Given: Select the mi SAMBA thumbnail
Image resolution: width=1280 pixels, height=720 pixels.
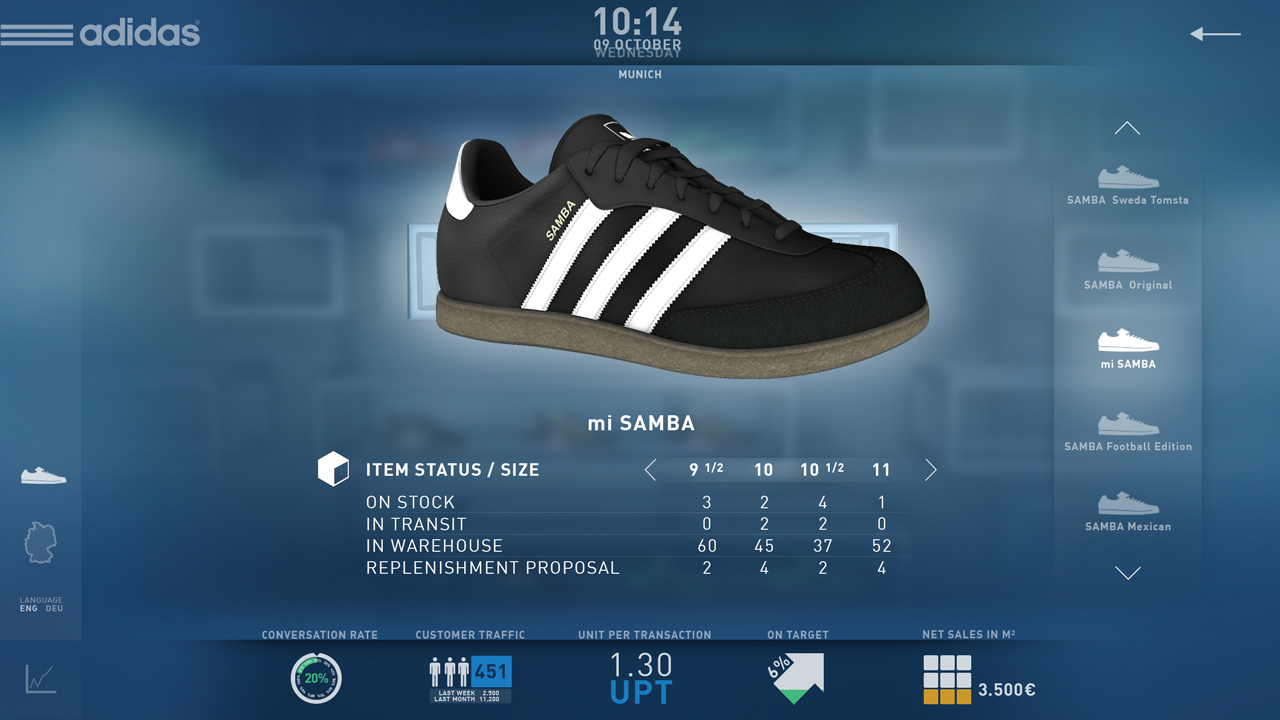Looking at the screenshot, I should pos(1128,348).
